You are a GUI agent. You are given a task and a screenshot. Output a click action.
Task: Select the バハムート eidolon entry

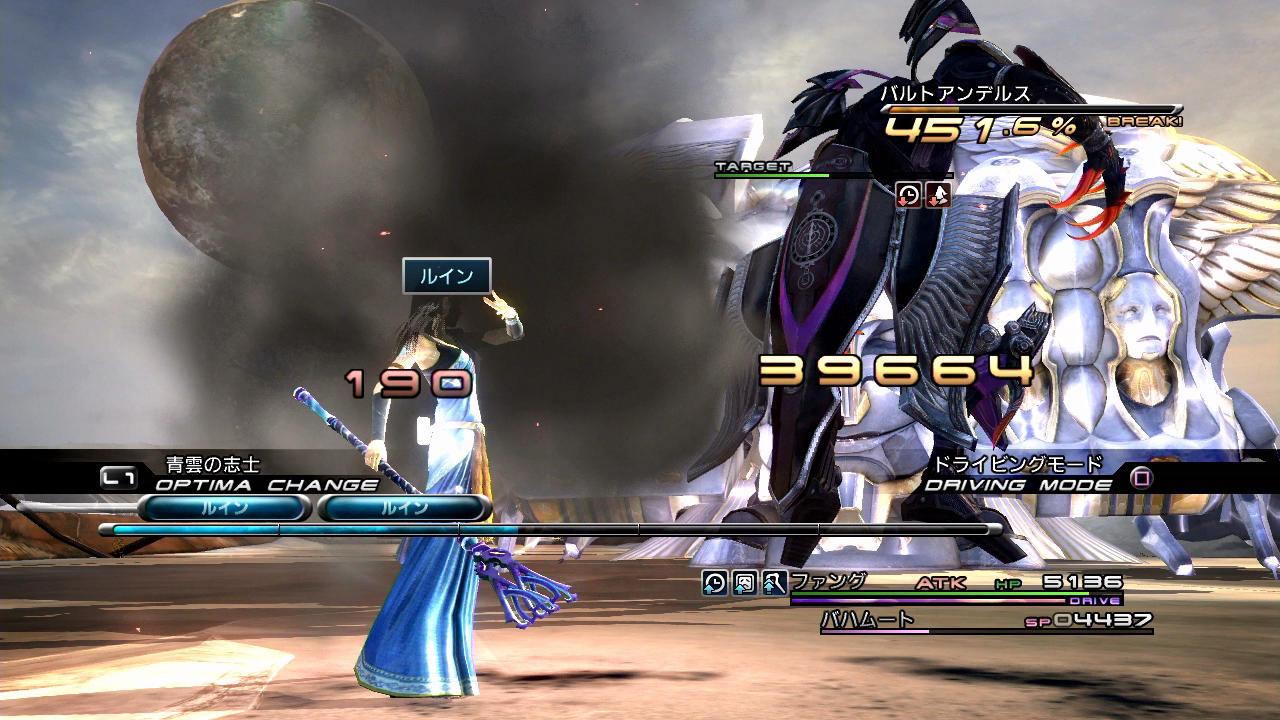click(867, 620)
